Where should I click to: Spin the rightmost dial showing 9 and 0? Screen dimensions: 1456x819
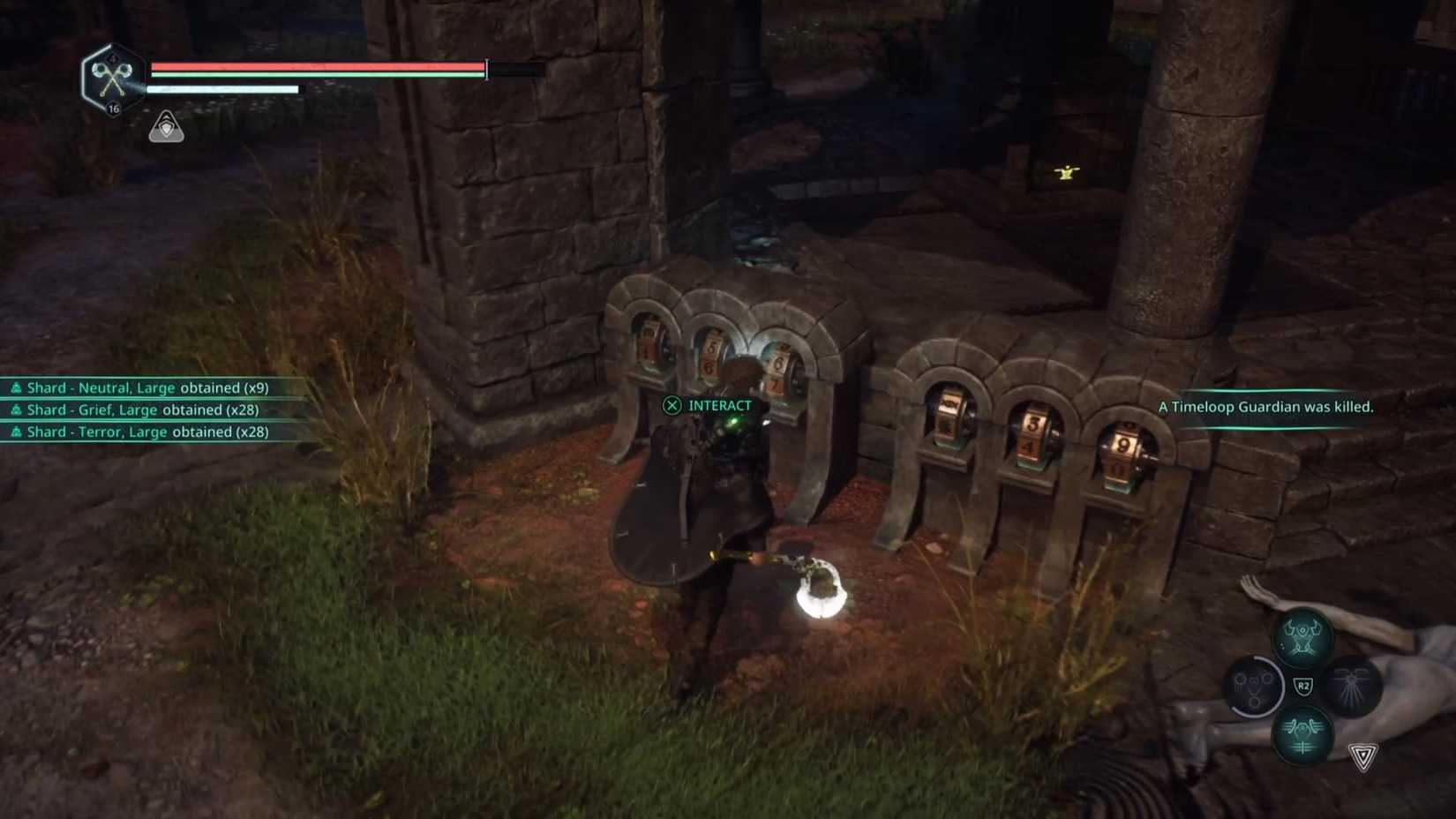(1124, 452)
